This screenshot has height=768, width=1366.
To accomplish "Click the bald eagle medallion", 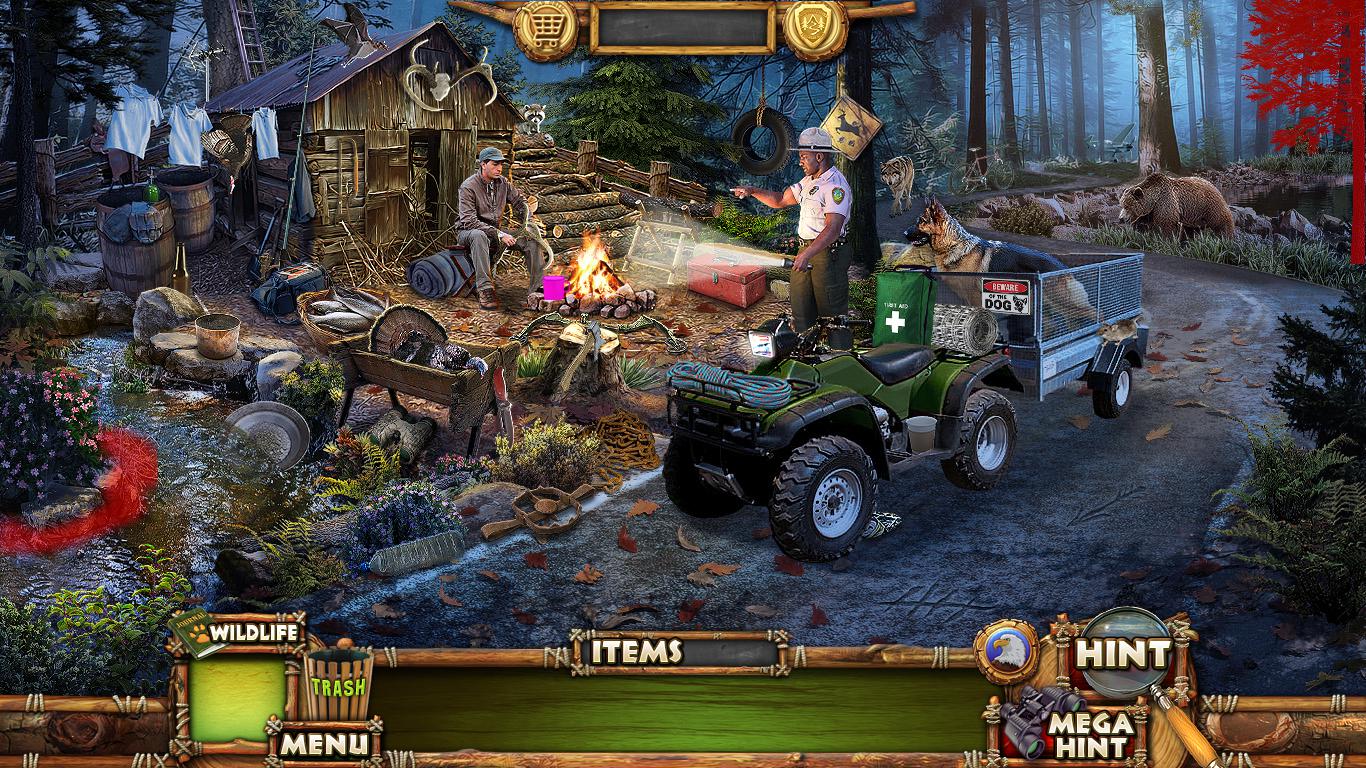I will pyautogui.click(x=1005, y=652).
